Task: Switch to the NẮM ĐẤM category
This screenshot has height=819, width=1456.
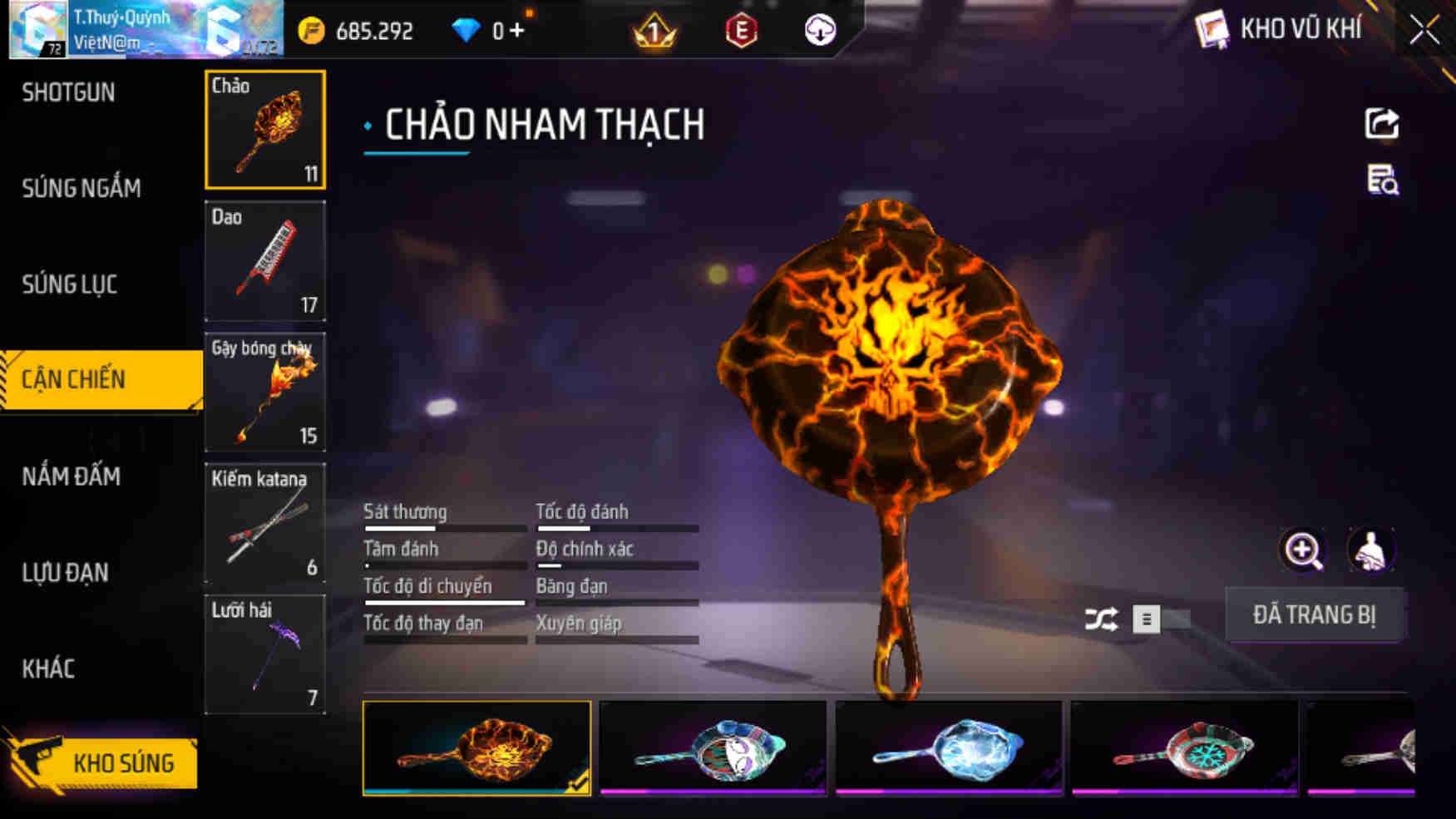Action: point(72,477)
